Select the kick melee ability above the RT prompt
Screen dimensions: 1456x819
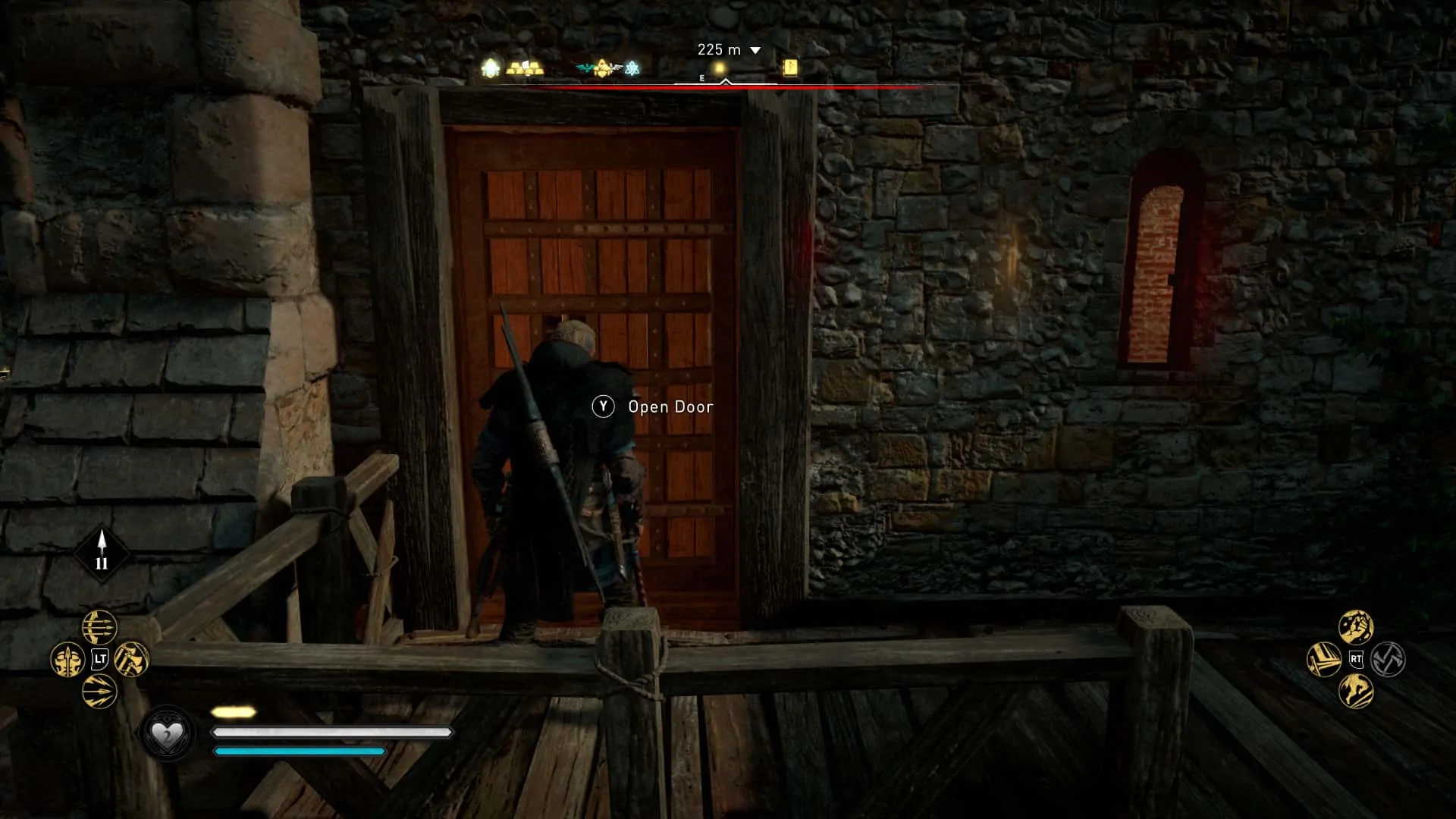1357,626
